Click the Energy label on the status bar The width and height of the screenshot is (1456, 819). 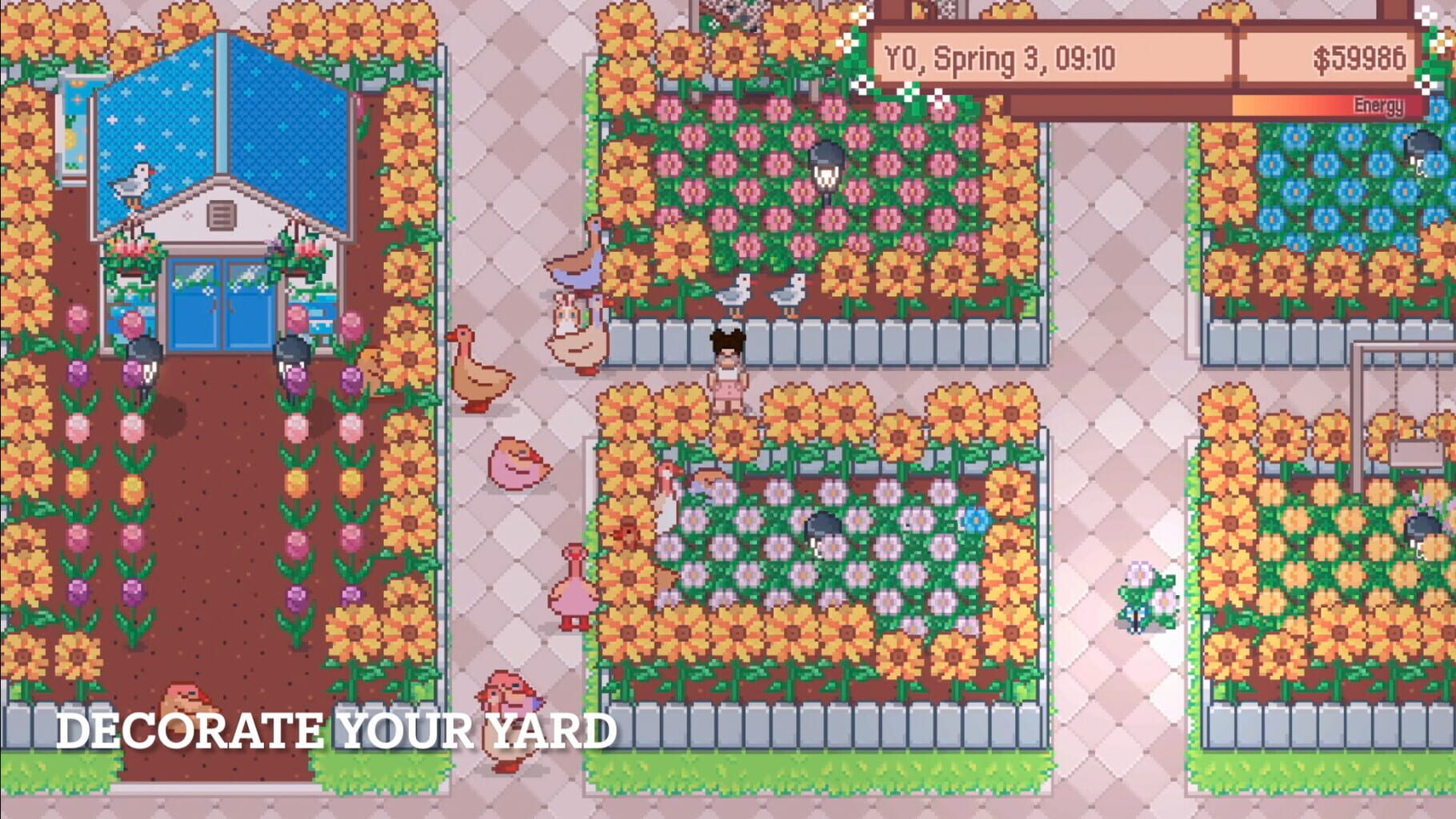[x=1379, y=103]
